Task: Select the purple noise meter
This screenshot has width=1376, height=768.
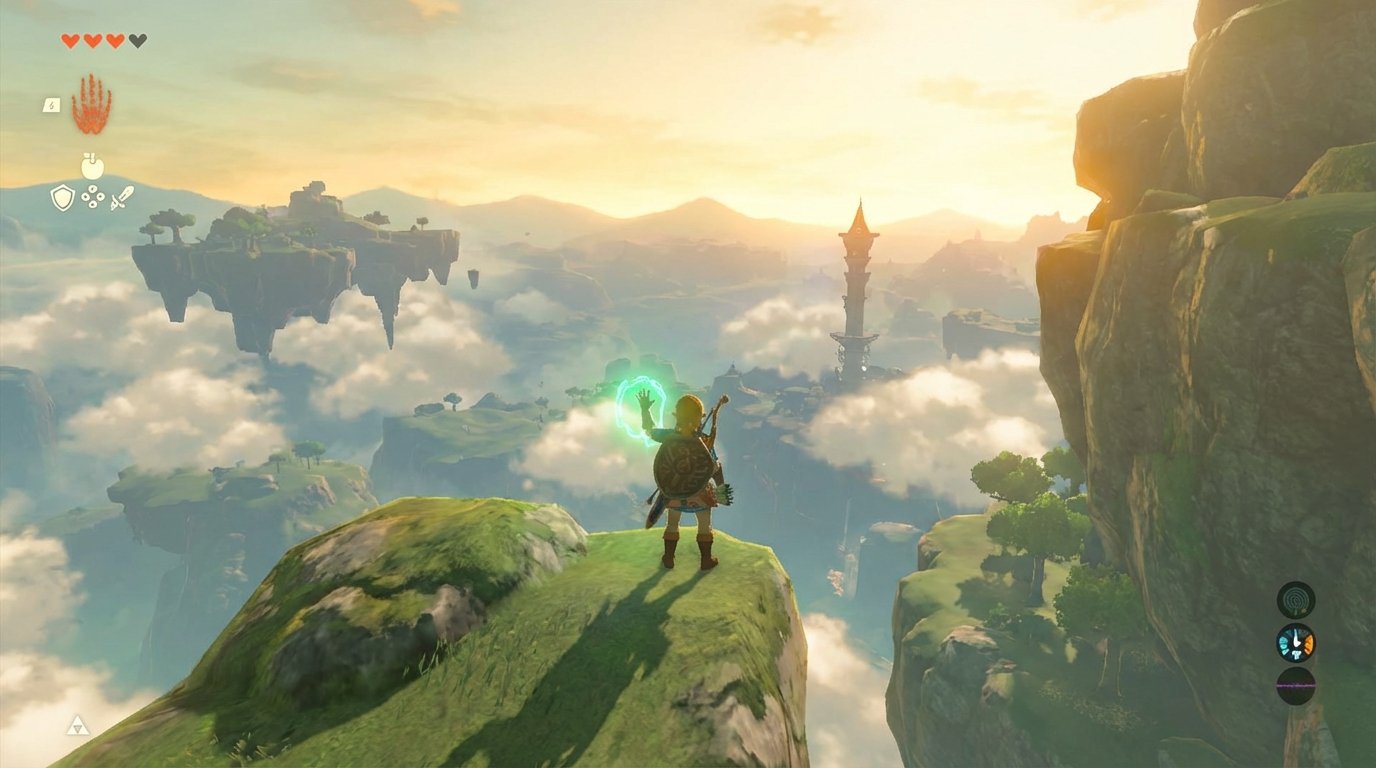Action: coord(1296,685)
